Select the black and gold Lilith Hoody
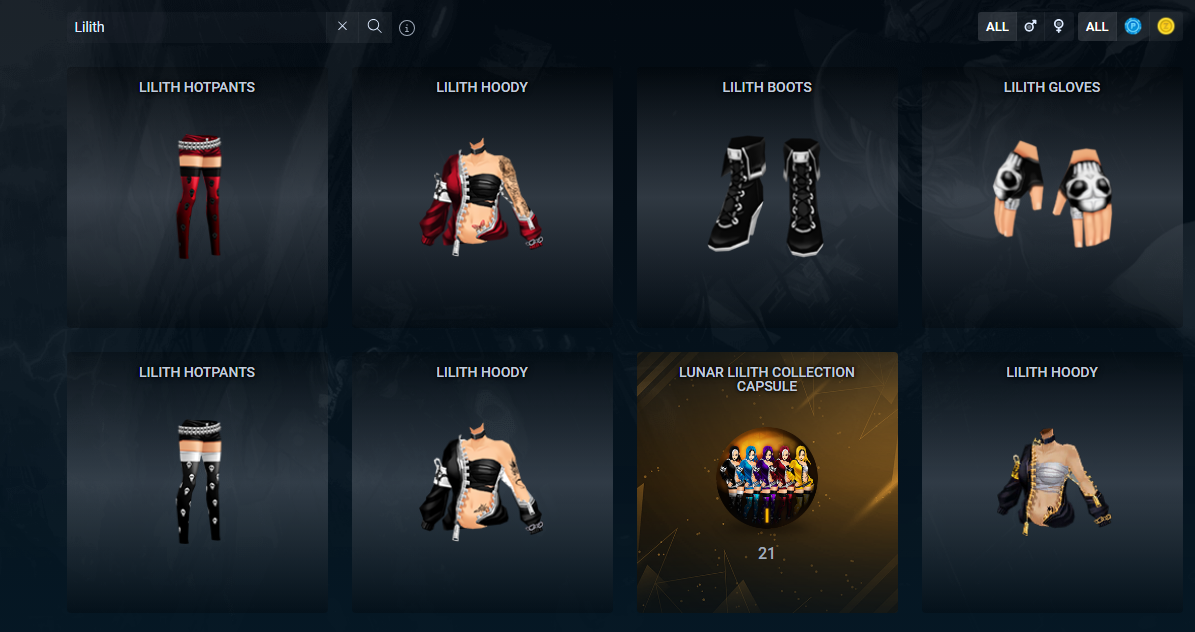 click(x=1052, y=482)
